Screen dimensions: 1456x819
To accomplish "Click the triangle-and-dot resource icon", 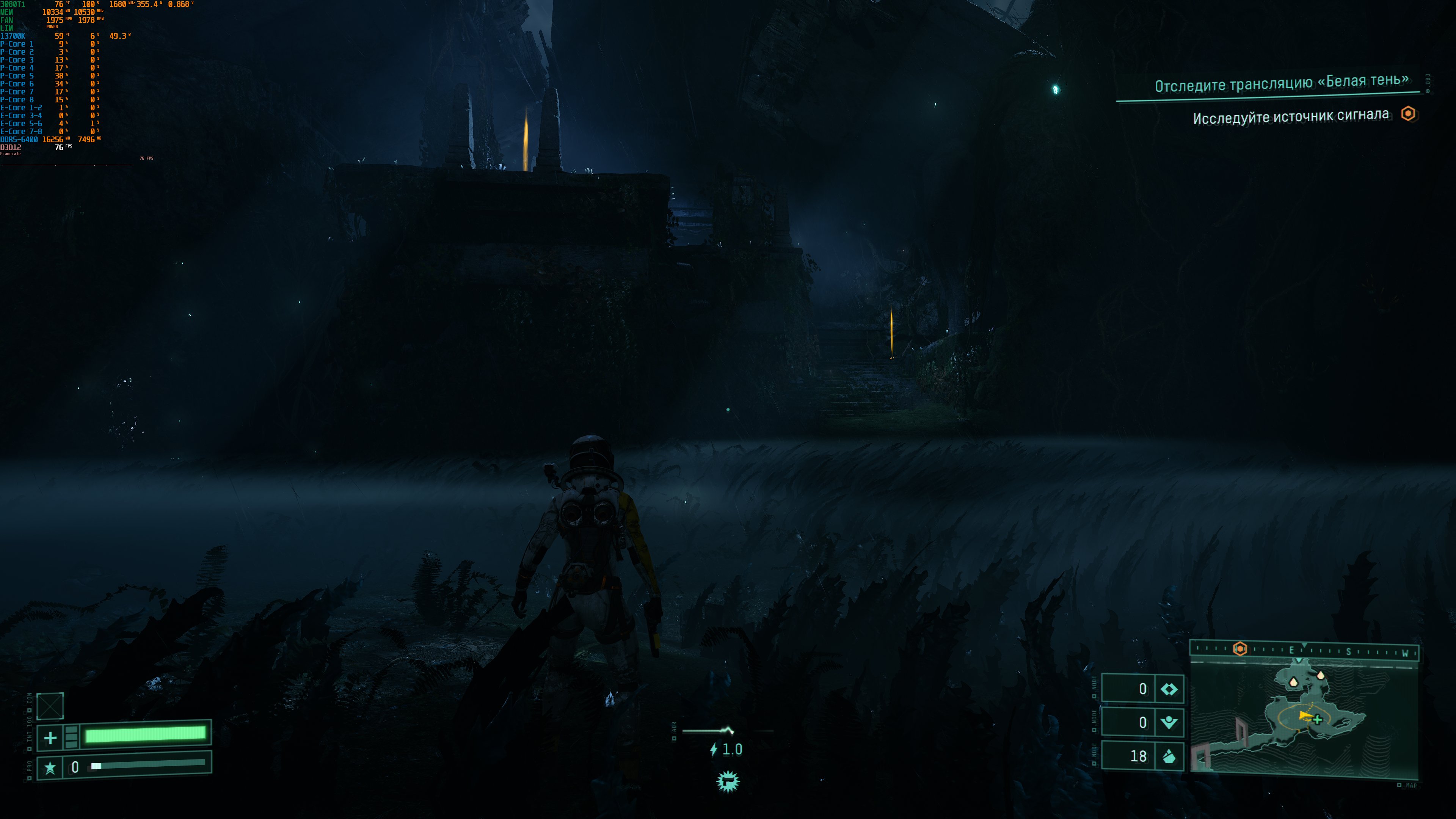I will (1168, 722).
